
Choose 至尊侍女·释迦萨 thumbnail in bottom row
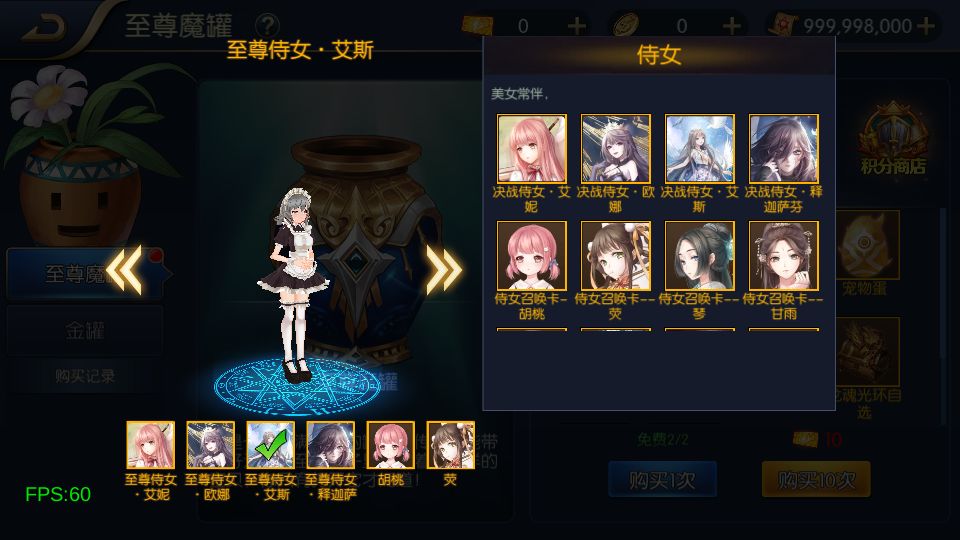[x=331, y=445]
